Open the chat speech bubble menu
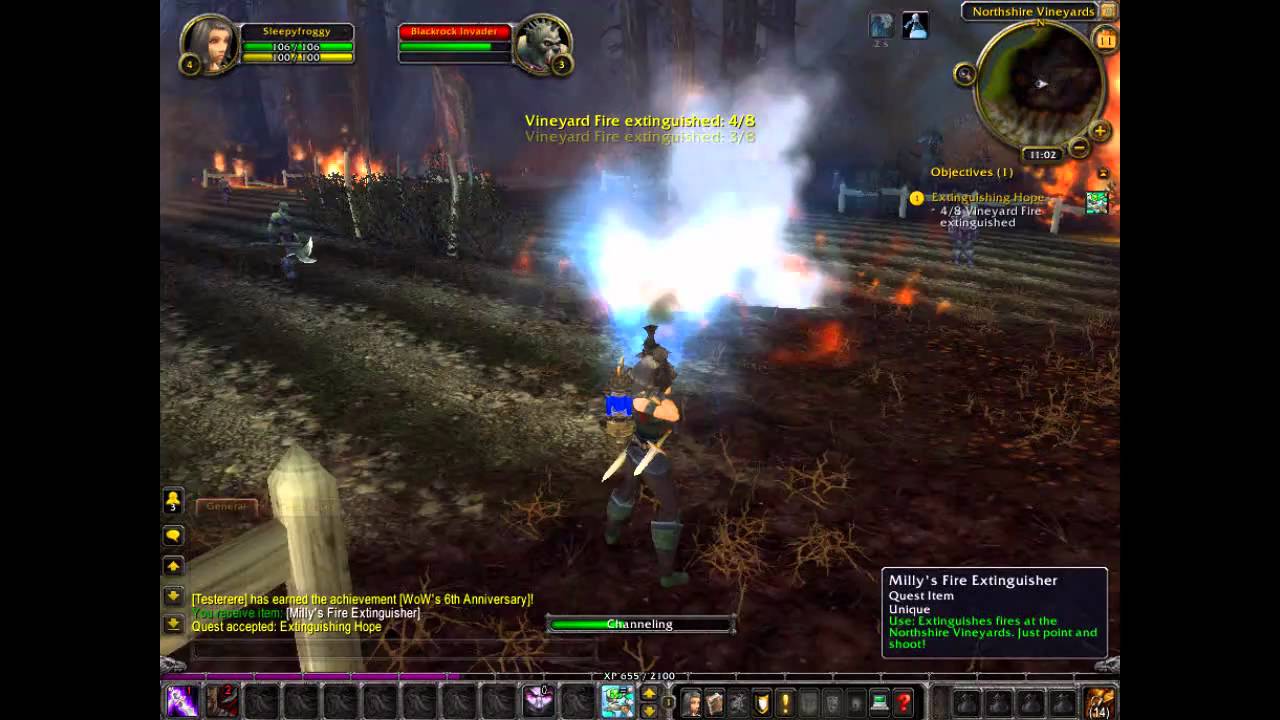The image size is (1280, 720). point(173,536)
